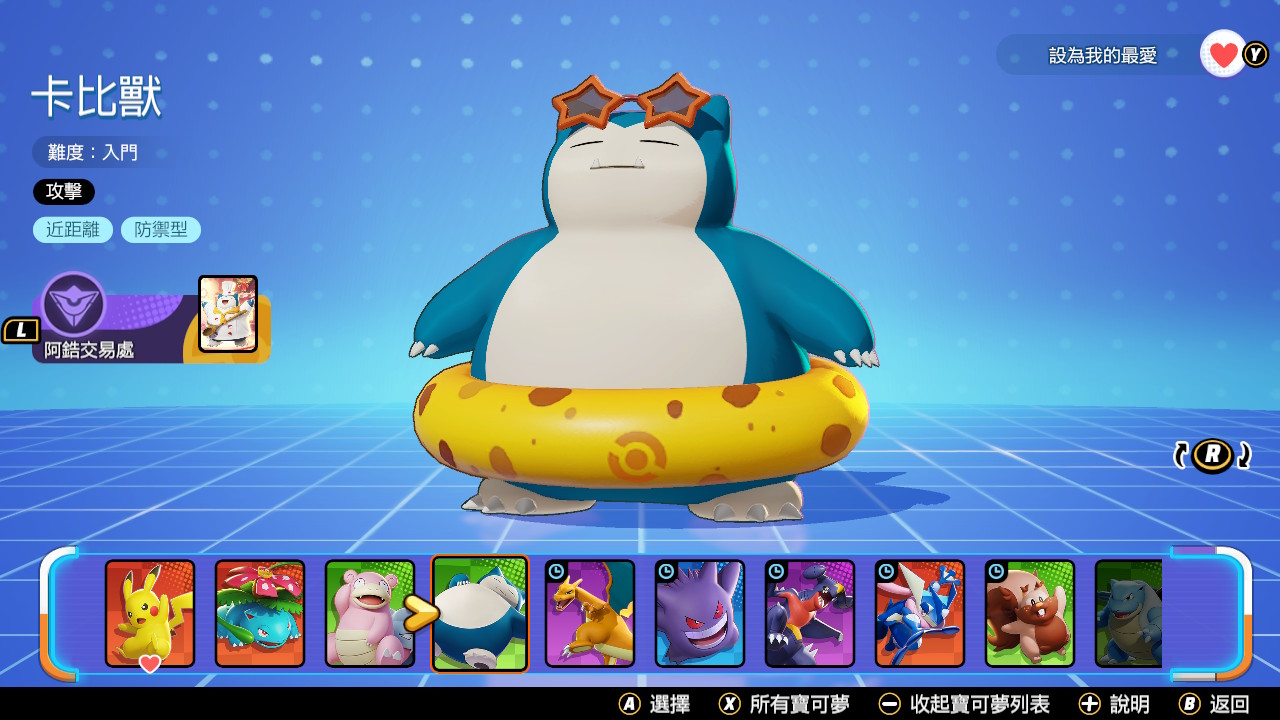Select the Greninja portrait in the roster

pos(919,614)
